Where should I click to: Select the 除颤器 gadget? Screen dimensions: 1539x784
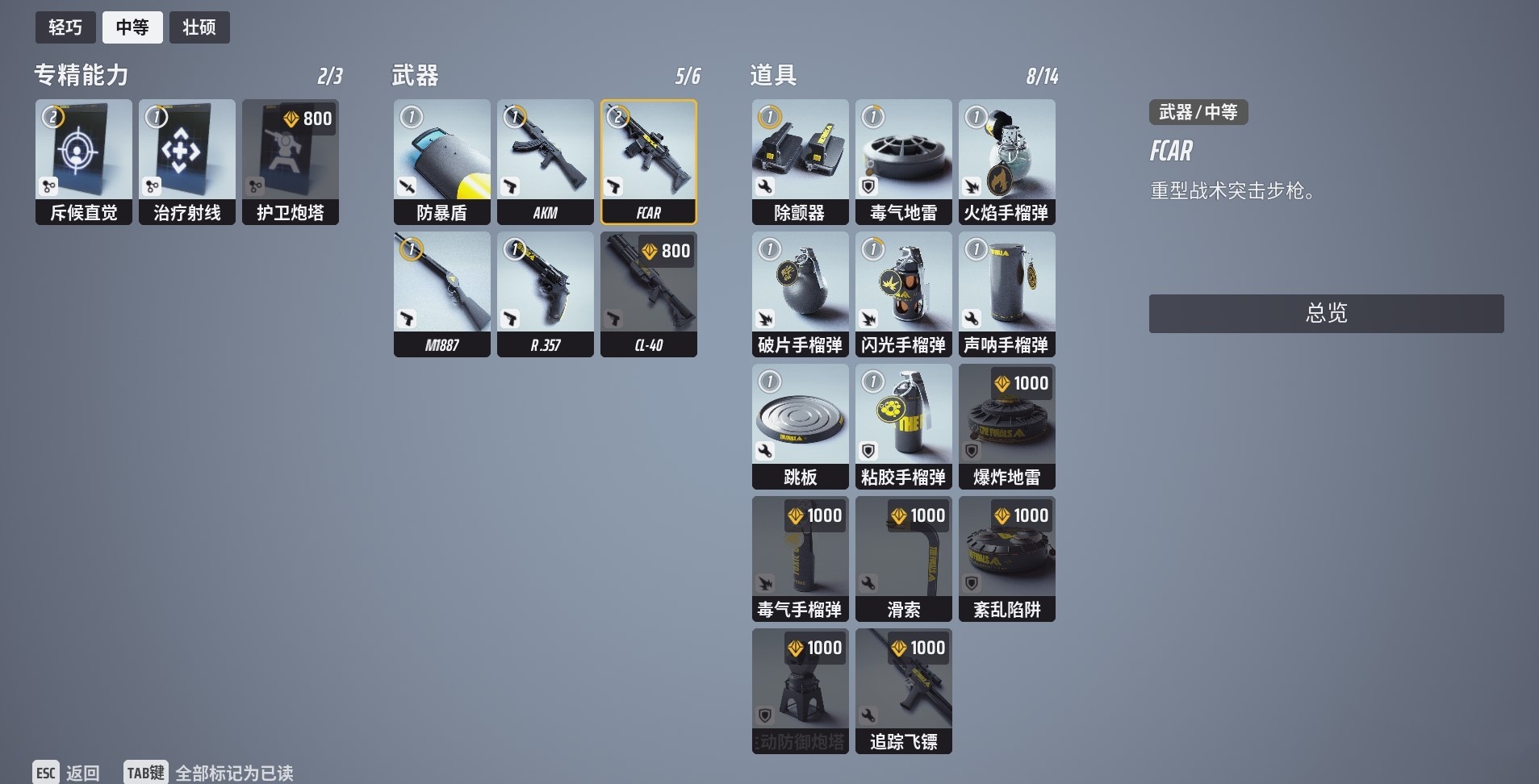(800, 161)
